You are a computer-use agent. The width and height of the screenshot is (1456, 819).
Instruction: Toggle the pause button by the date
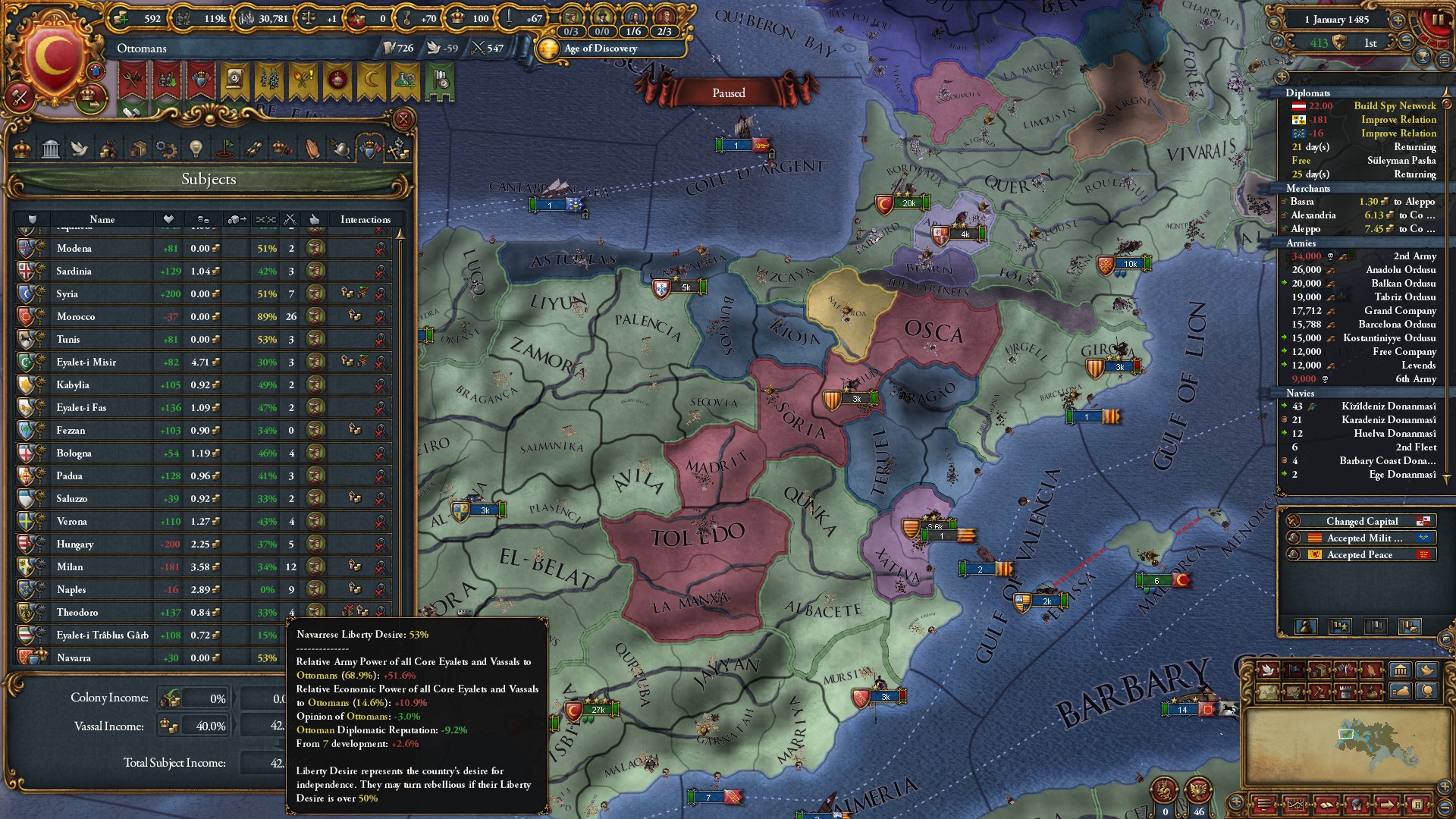tap(1438, 20)
